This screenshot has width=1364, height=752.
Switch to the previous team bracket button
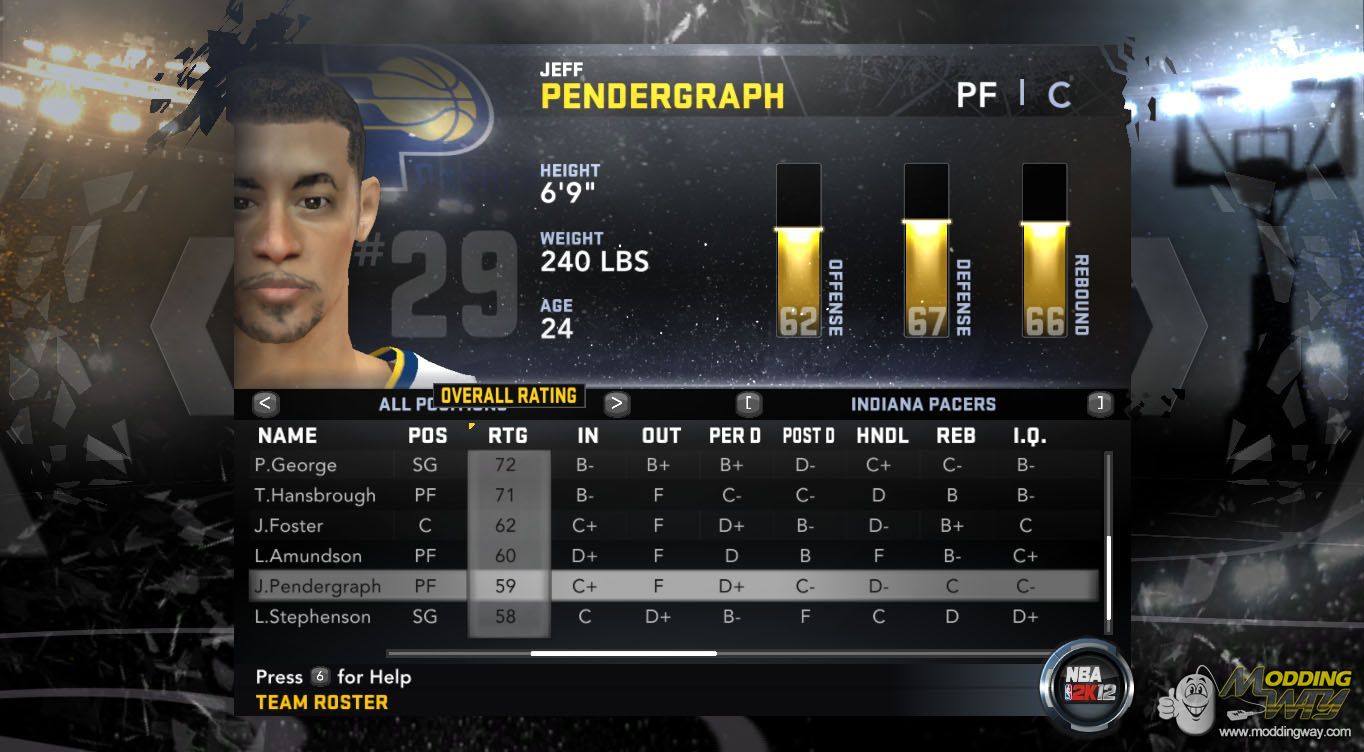pyautogui.click(x=749, y=404)
